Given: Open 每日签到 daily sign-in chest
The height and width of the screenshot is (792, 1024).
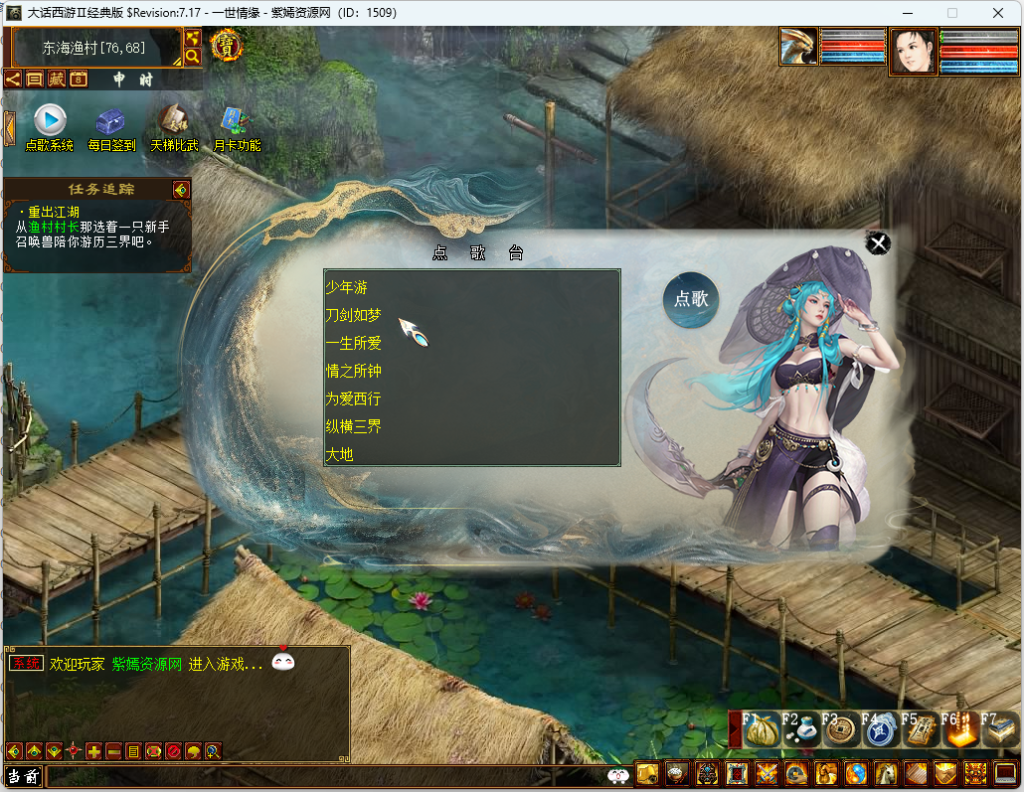Looking at the screenshot, I should pos(111,121).
